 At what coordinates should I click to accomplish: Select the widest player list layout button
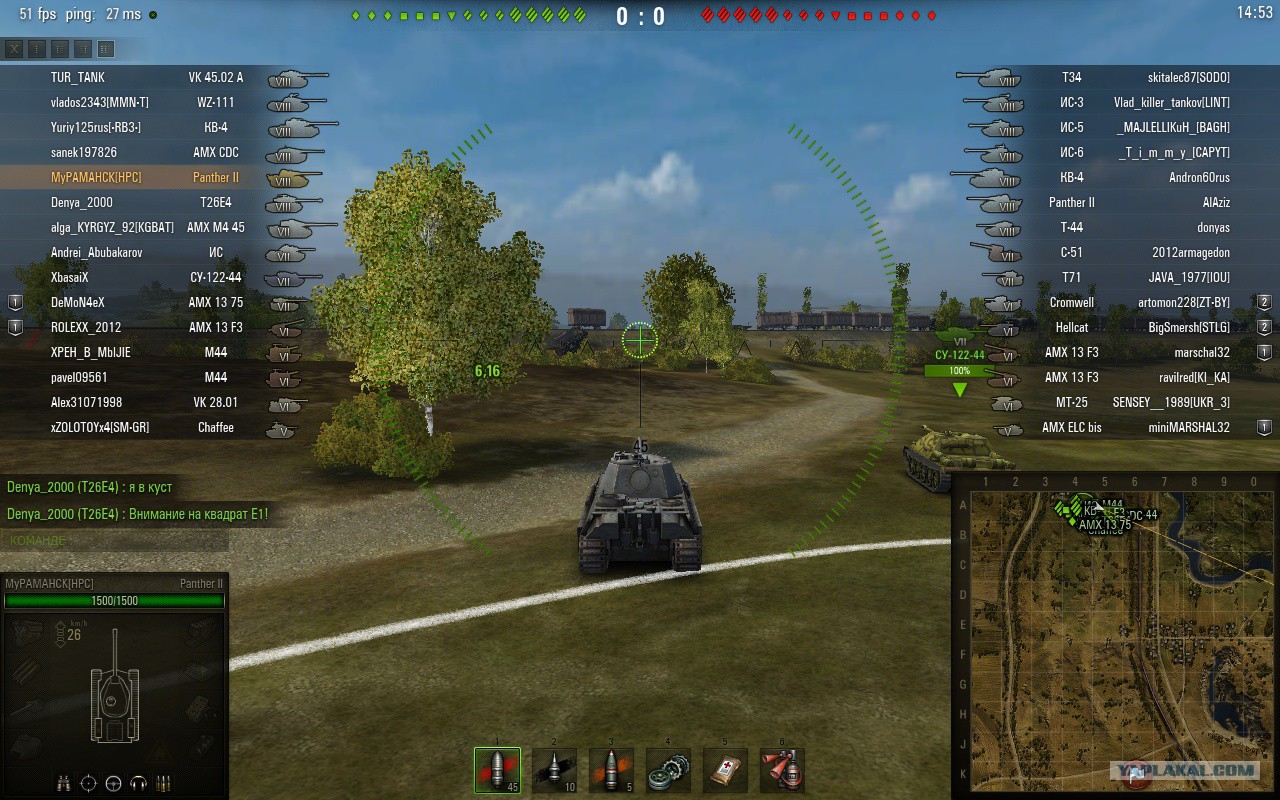tap(106, 49)
